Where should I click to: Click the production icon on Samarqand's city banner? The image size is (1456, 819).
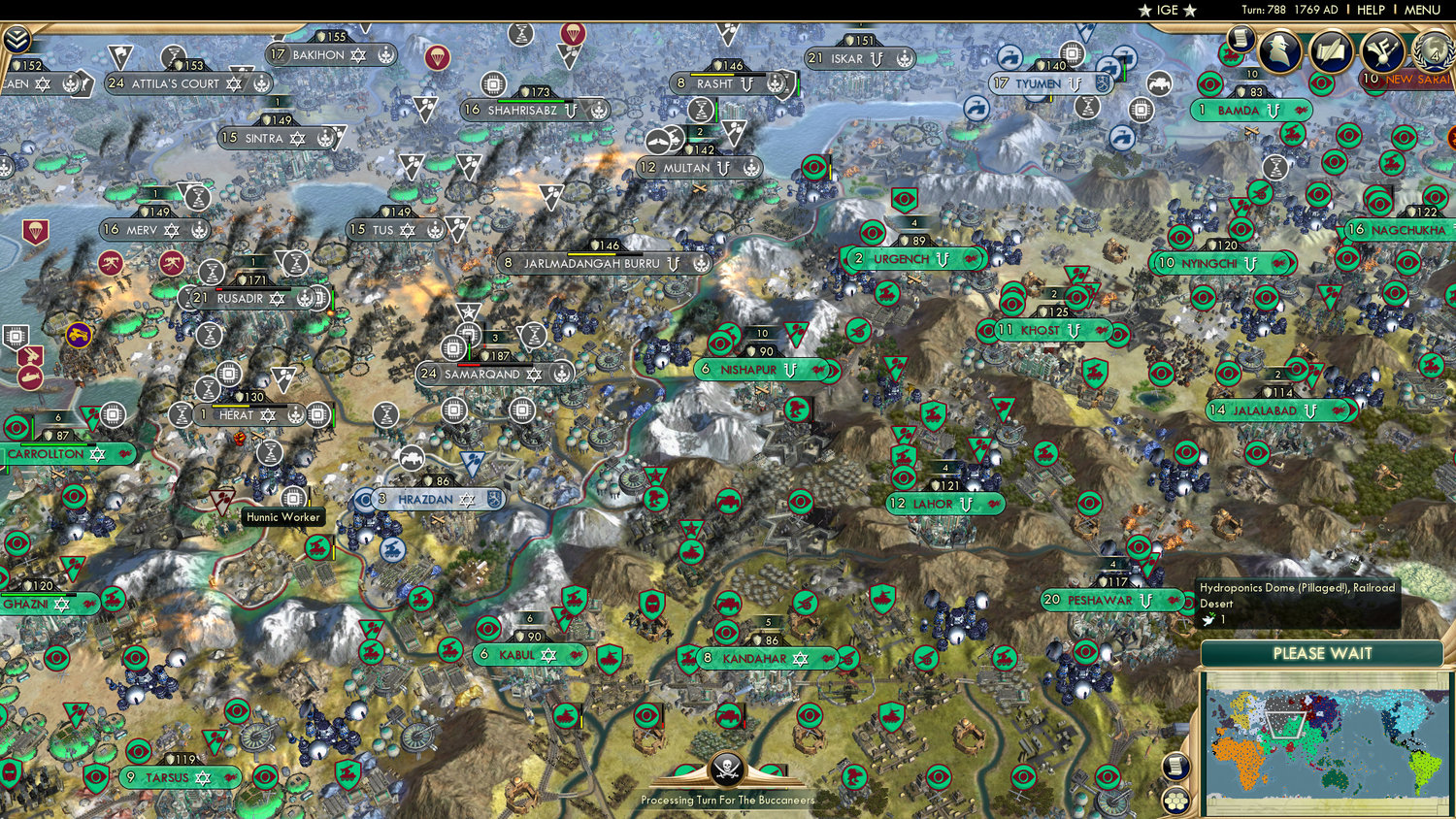point(560,373)
